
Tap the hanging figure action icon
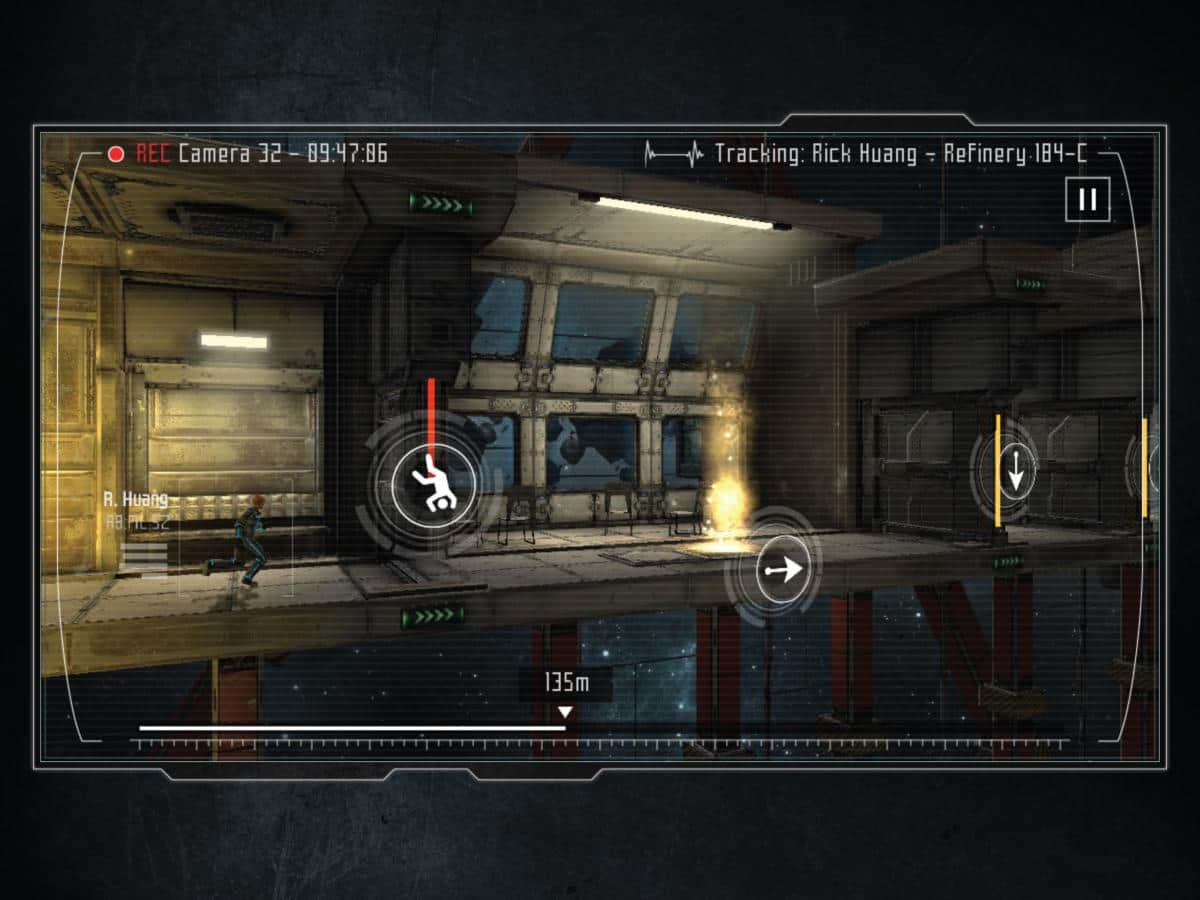[x=433, y=484]
